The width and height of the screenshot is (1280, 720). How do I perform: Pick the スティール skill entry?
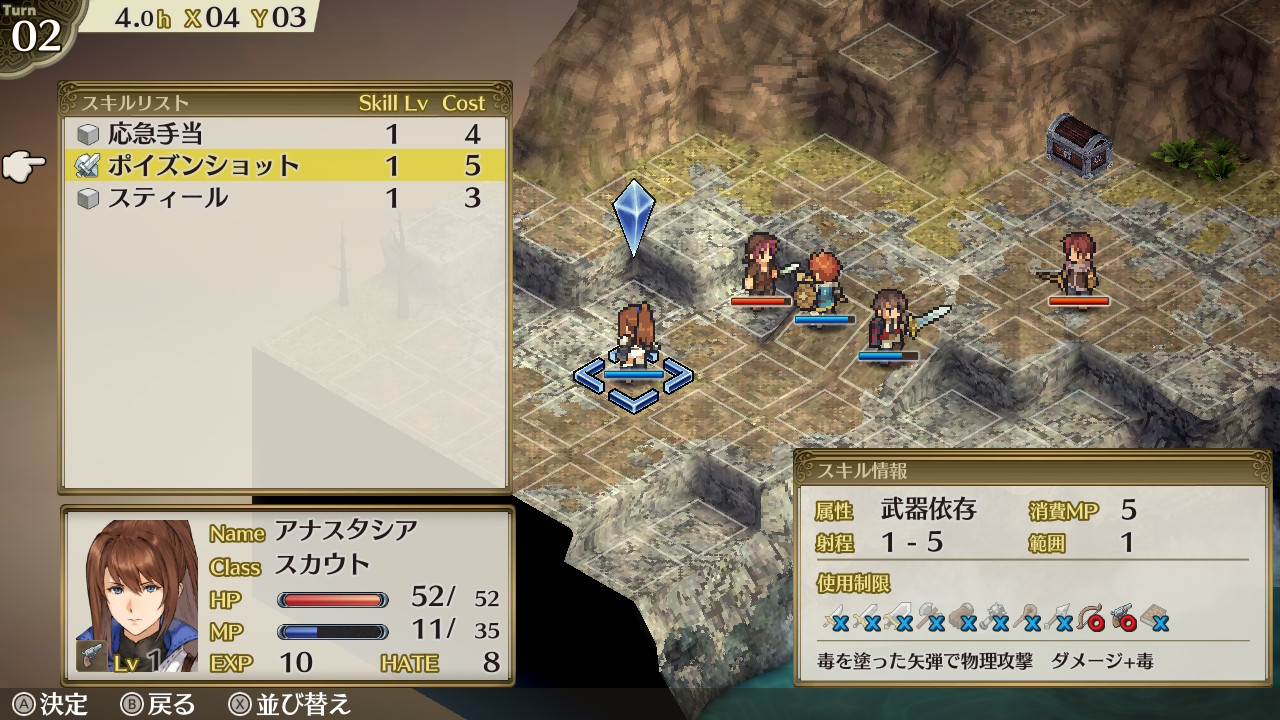click(168, 198)
